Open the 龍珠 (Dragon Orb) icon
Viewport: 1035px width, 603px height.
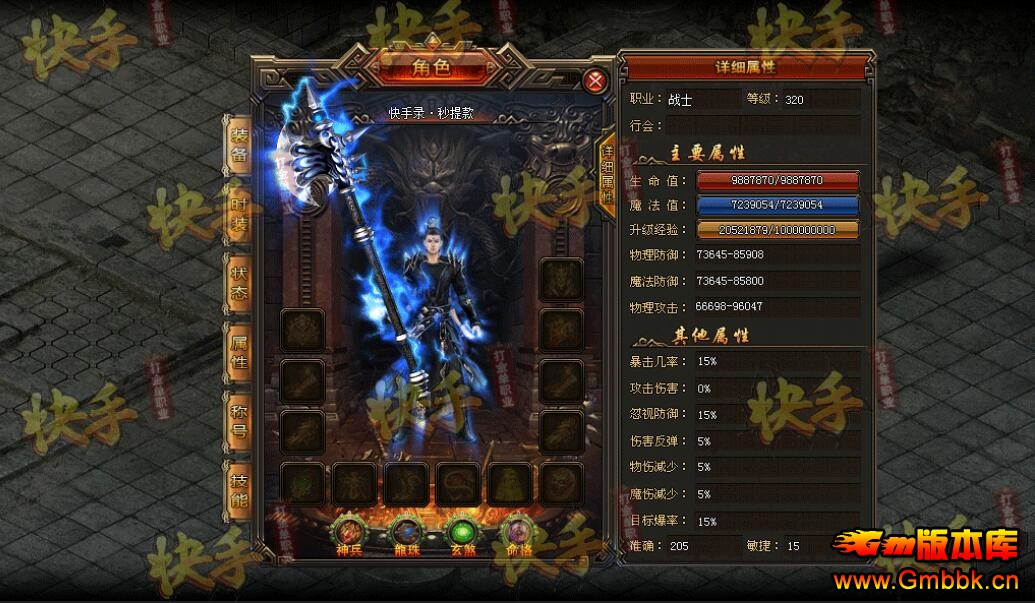click(408, 534)
